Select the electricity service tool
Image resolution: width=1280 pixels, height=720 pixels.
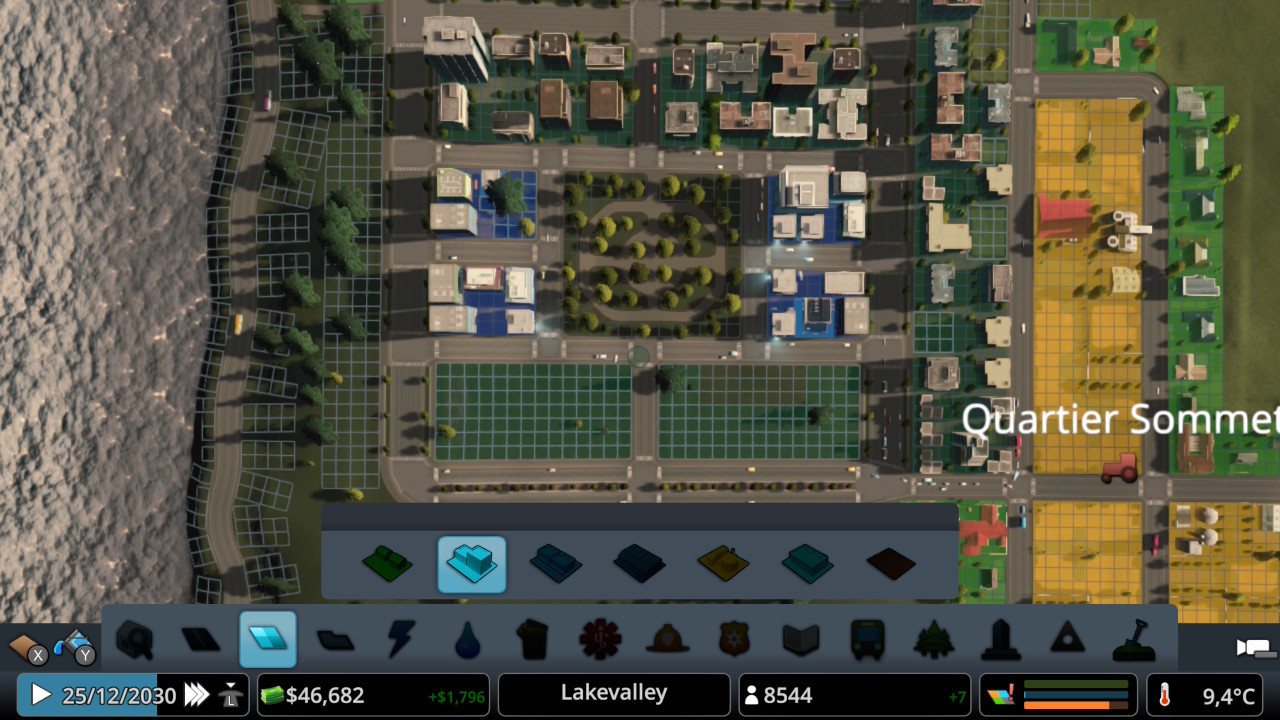point(401,640)
